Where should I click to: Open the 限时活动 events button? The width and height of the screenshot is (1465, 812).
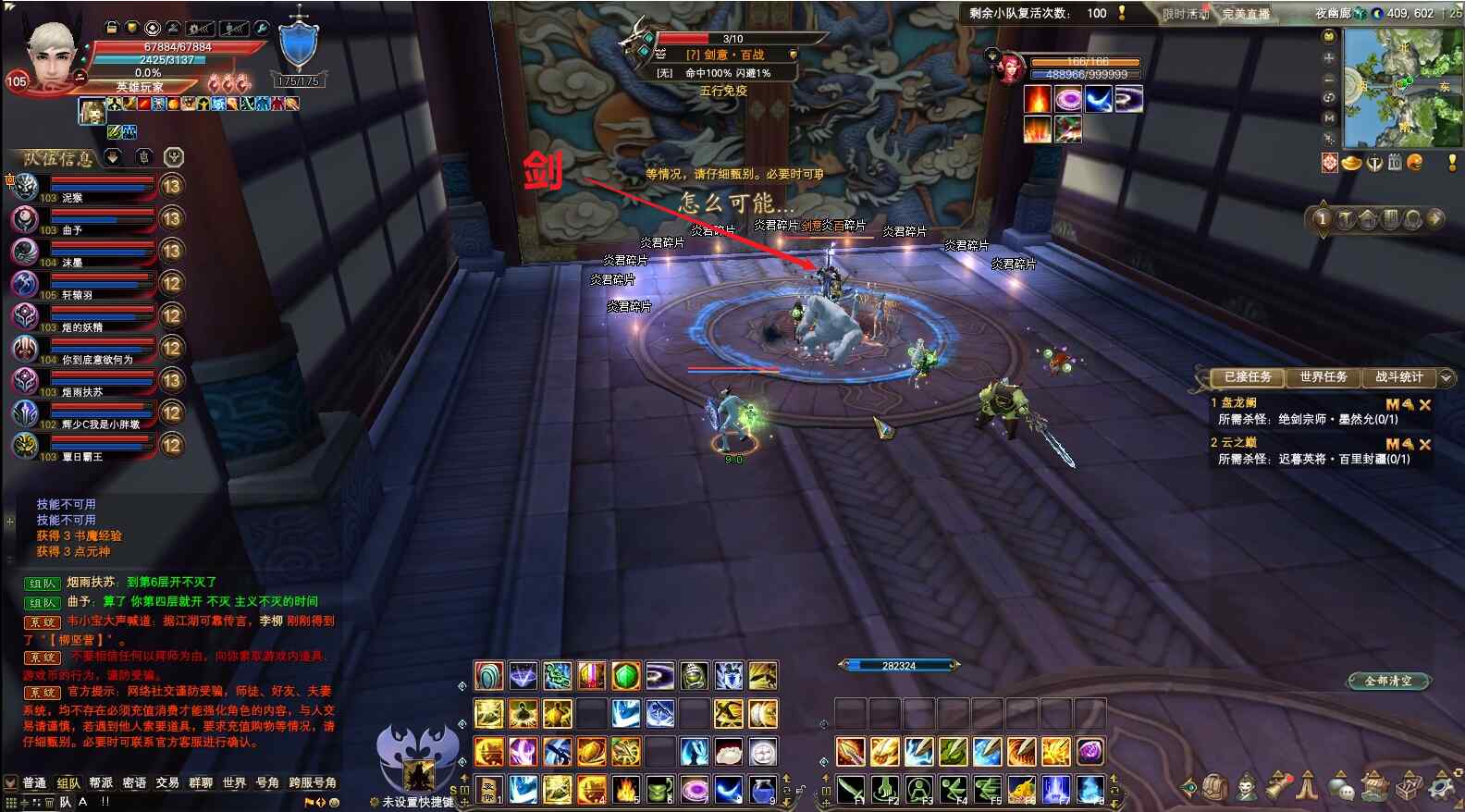tap(1185, 14)
